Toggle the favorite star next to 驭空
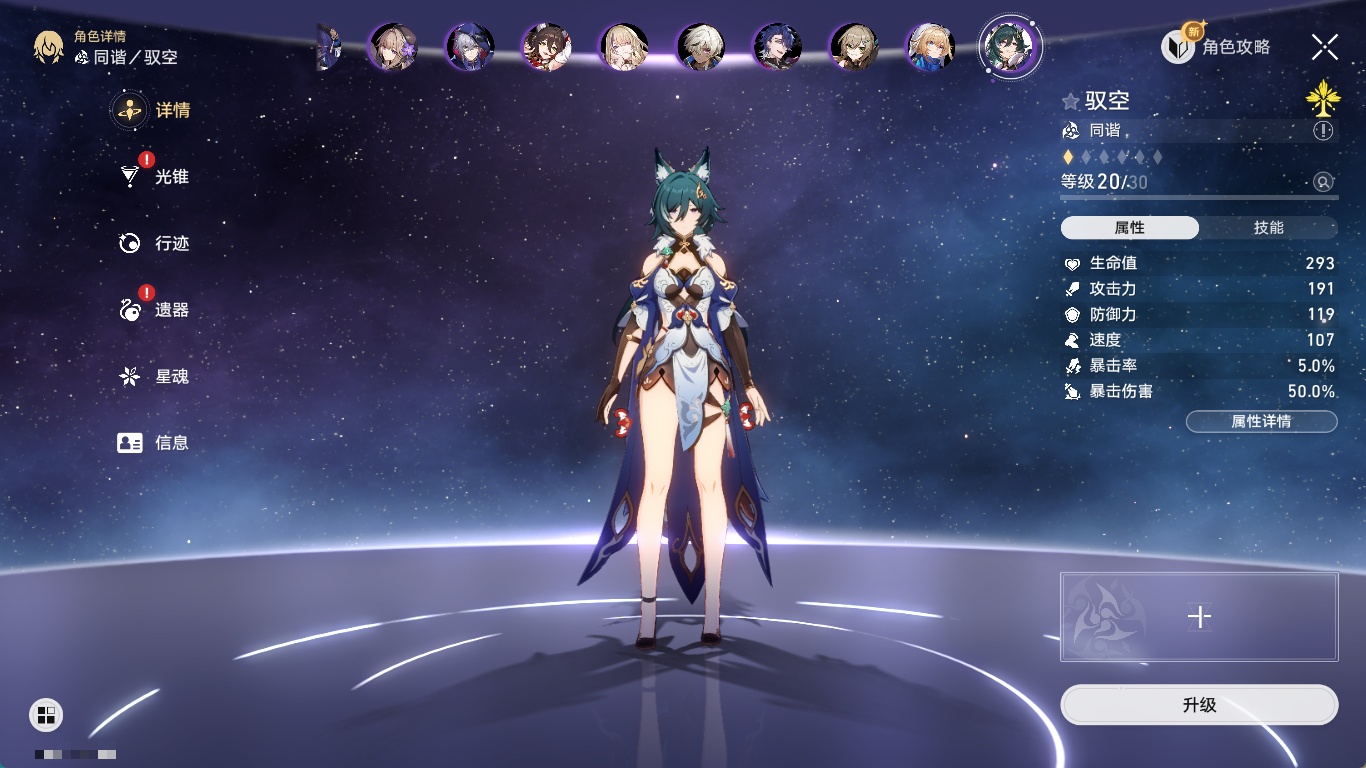The image size is (1366, 768). [x=1071, y=101]
